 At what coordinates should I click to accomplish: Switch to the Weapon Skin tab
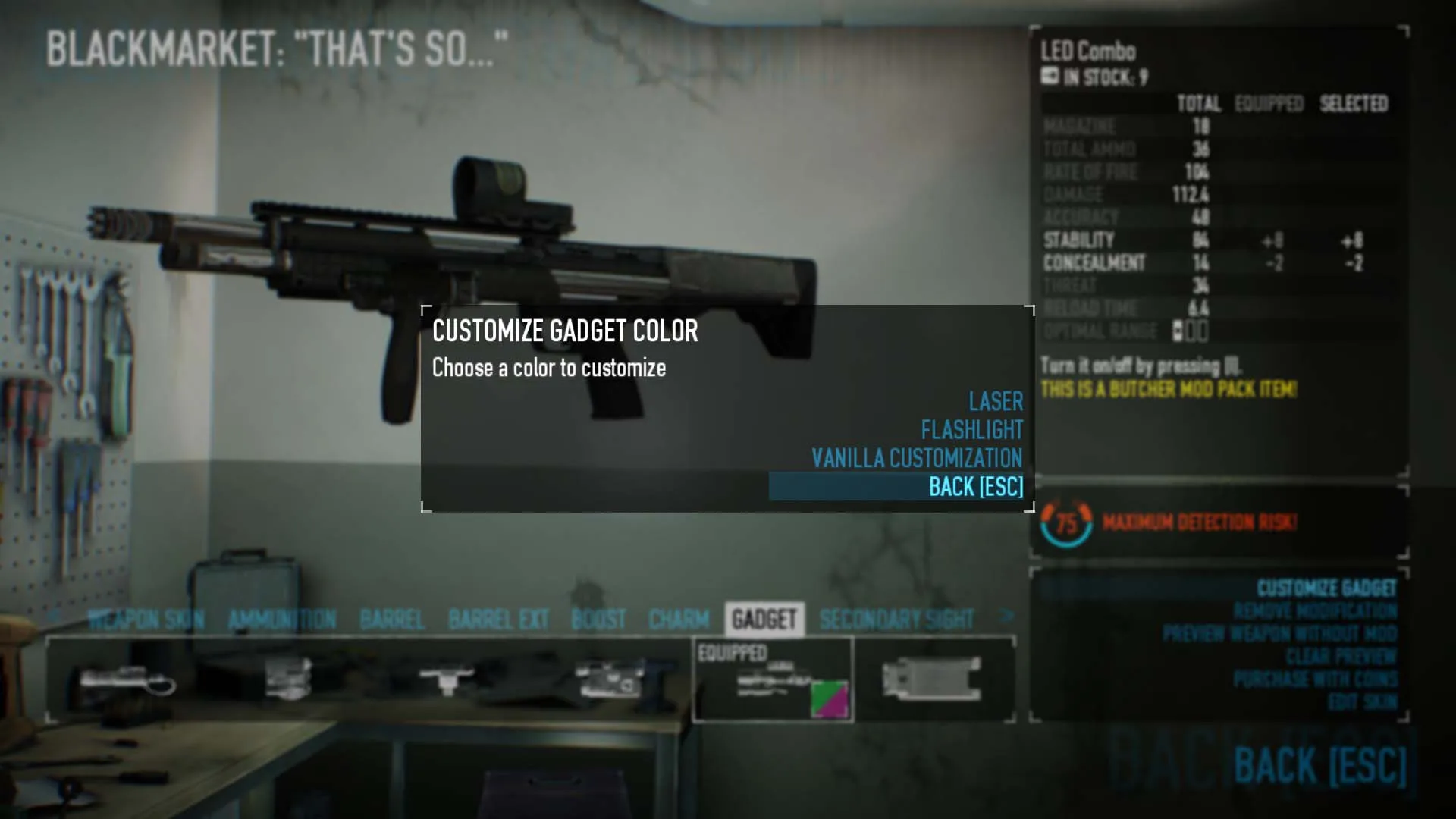146,620
